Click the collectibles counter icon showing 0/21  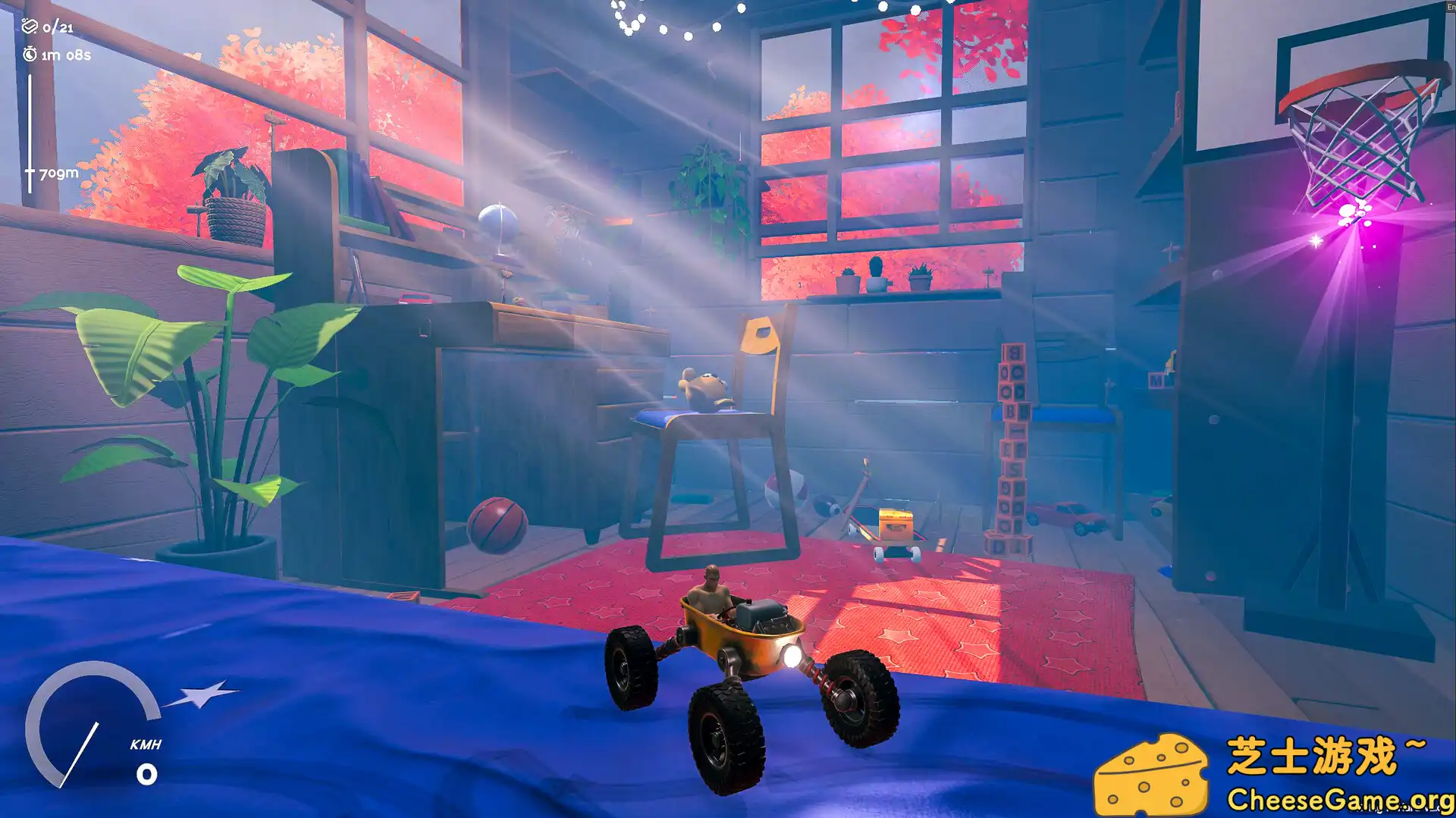tap(30, 26)
